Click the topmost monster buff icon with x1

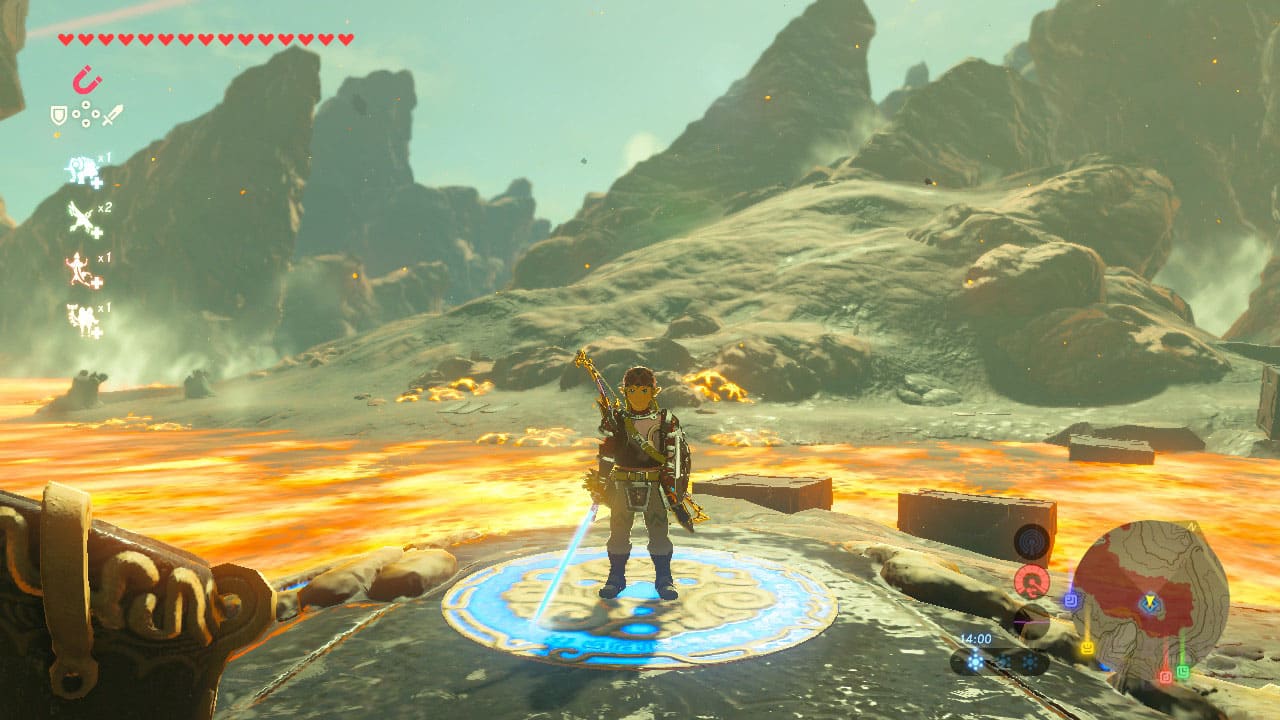tap(81, 169)
